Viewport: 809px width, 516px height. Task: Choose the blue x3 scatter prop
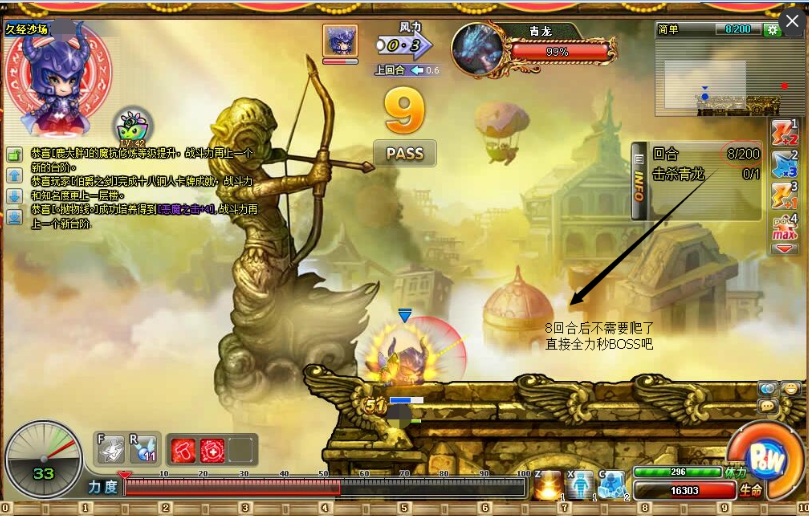785,166
